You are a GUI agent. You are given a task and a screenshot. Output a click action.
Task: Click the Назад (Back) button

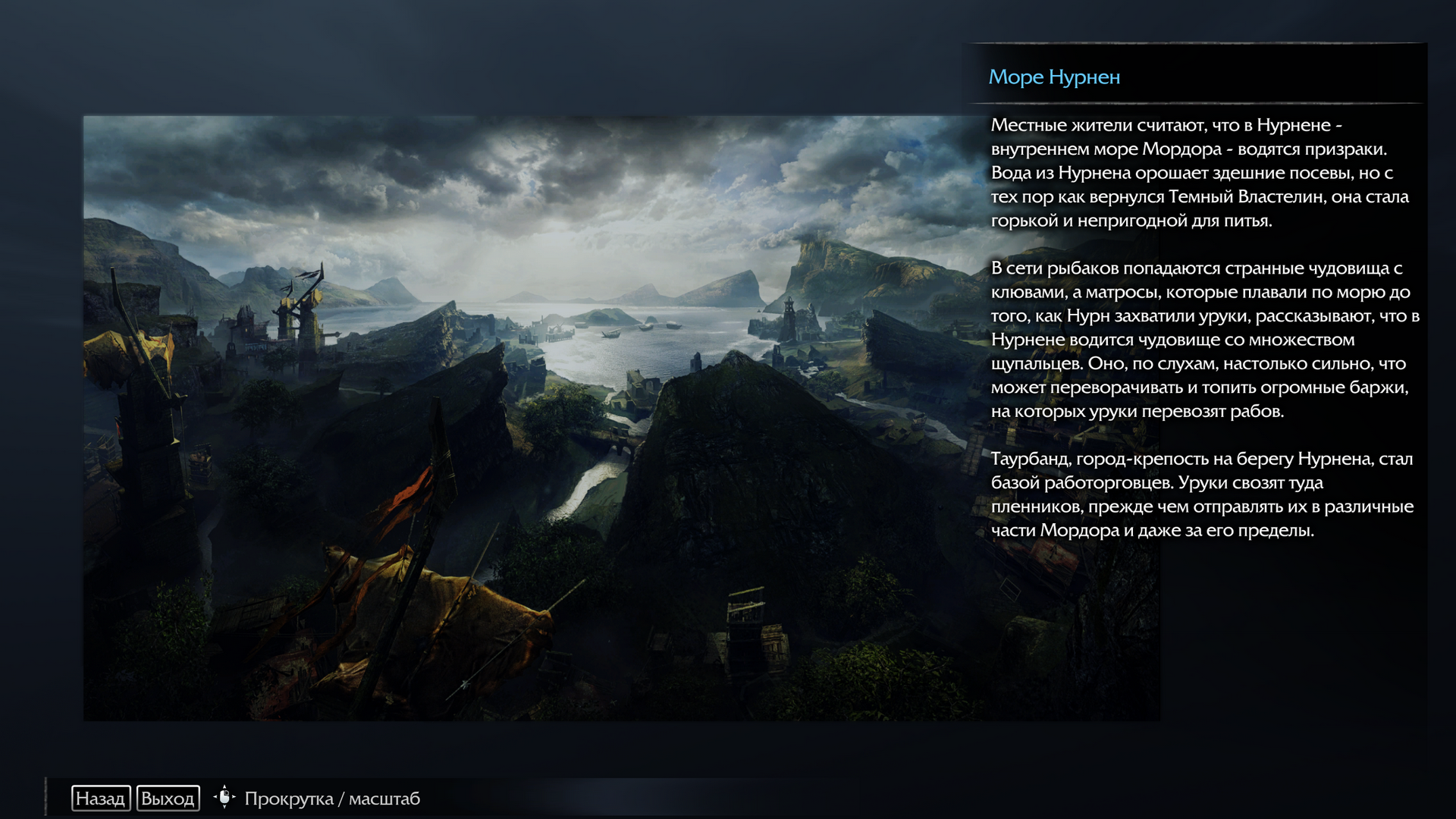coord(101,798)
